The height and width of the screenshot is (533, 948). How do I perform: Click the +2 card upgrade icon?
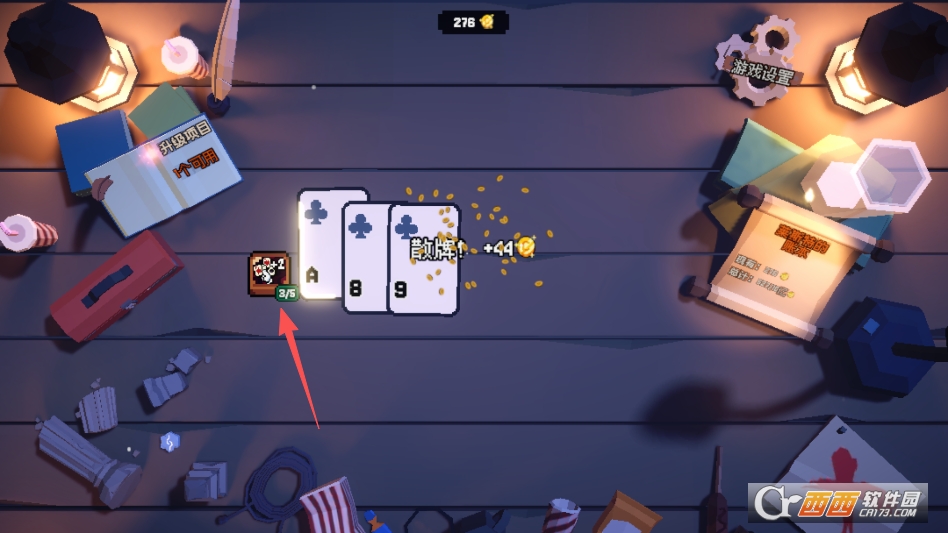[x=268, y=272]
